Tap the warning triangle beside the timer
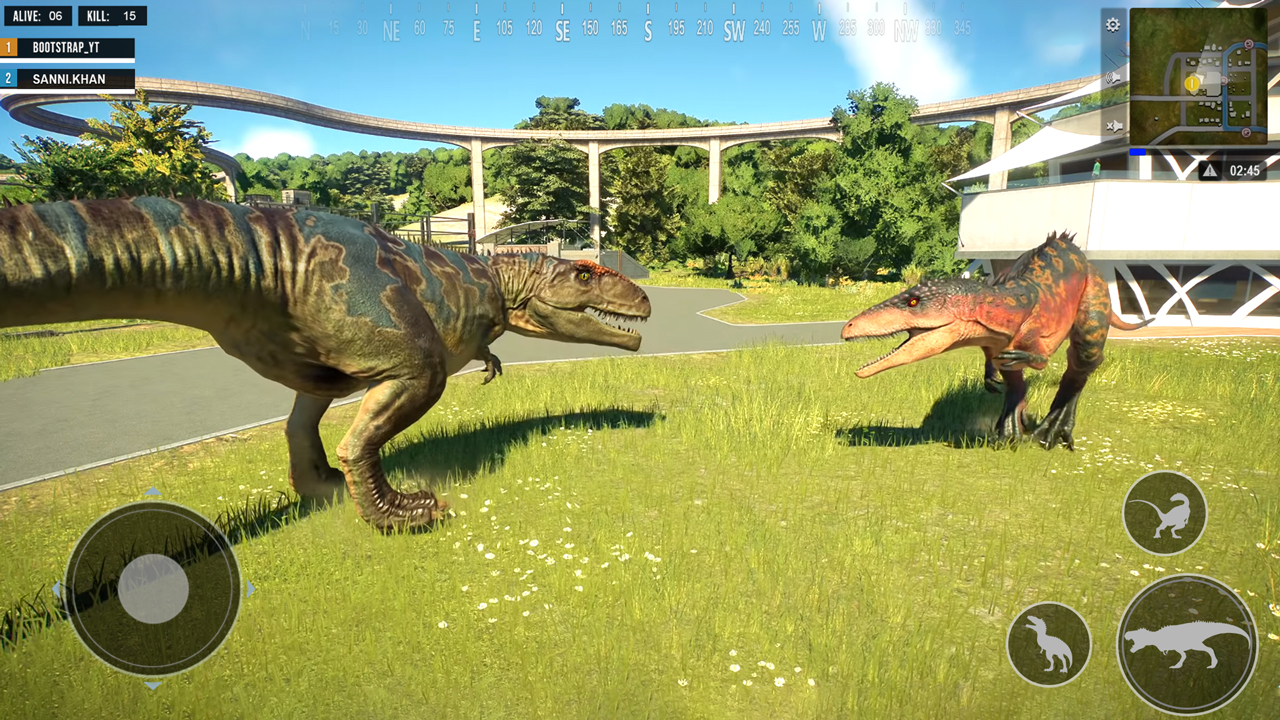Screen dimensions: 1280x720 pyautogui.click(x=1210, y=169)
